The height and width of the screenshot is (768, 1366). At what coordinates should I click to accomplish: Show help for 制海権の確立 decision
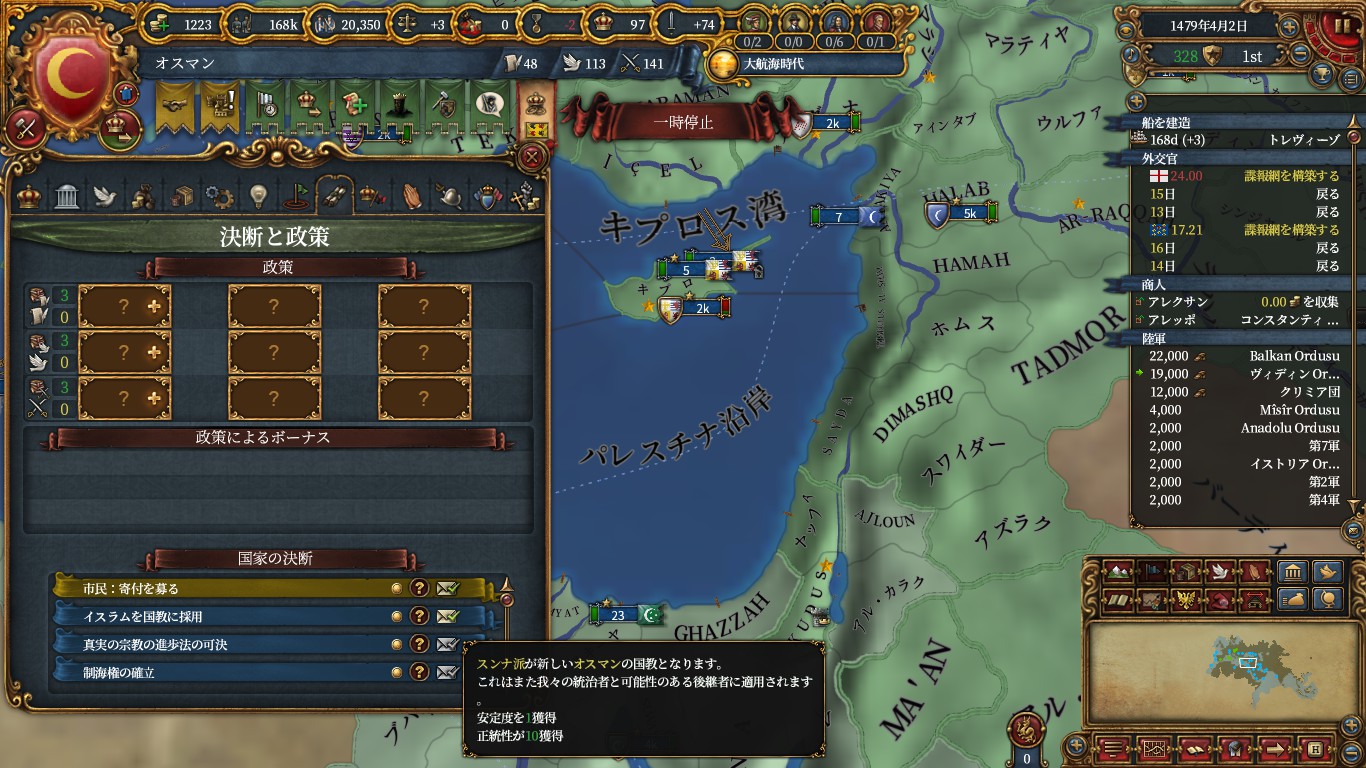click(x=420, y=673)
